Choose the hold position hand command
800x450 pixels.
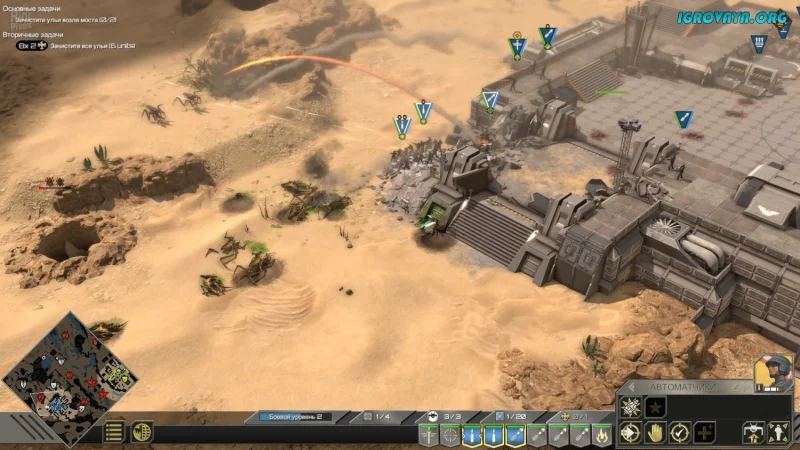pos(655,433)
